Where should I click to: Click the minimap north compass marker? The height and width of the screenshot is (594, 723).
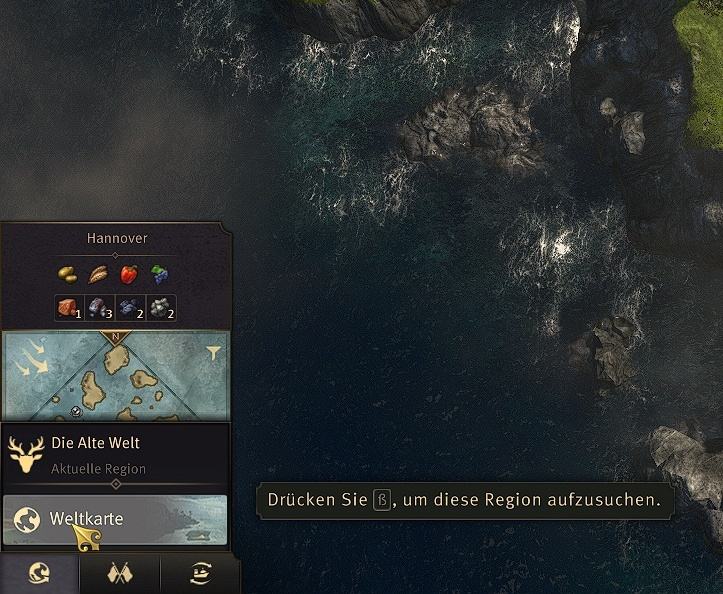click(x=115, y=337)
